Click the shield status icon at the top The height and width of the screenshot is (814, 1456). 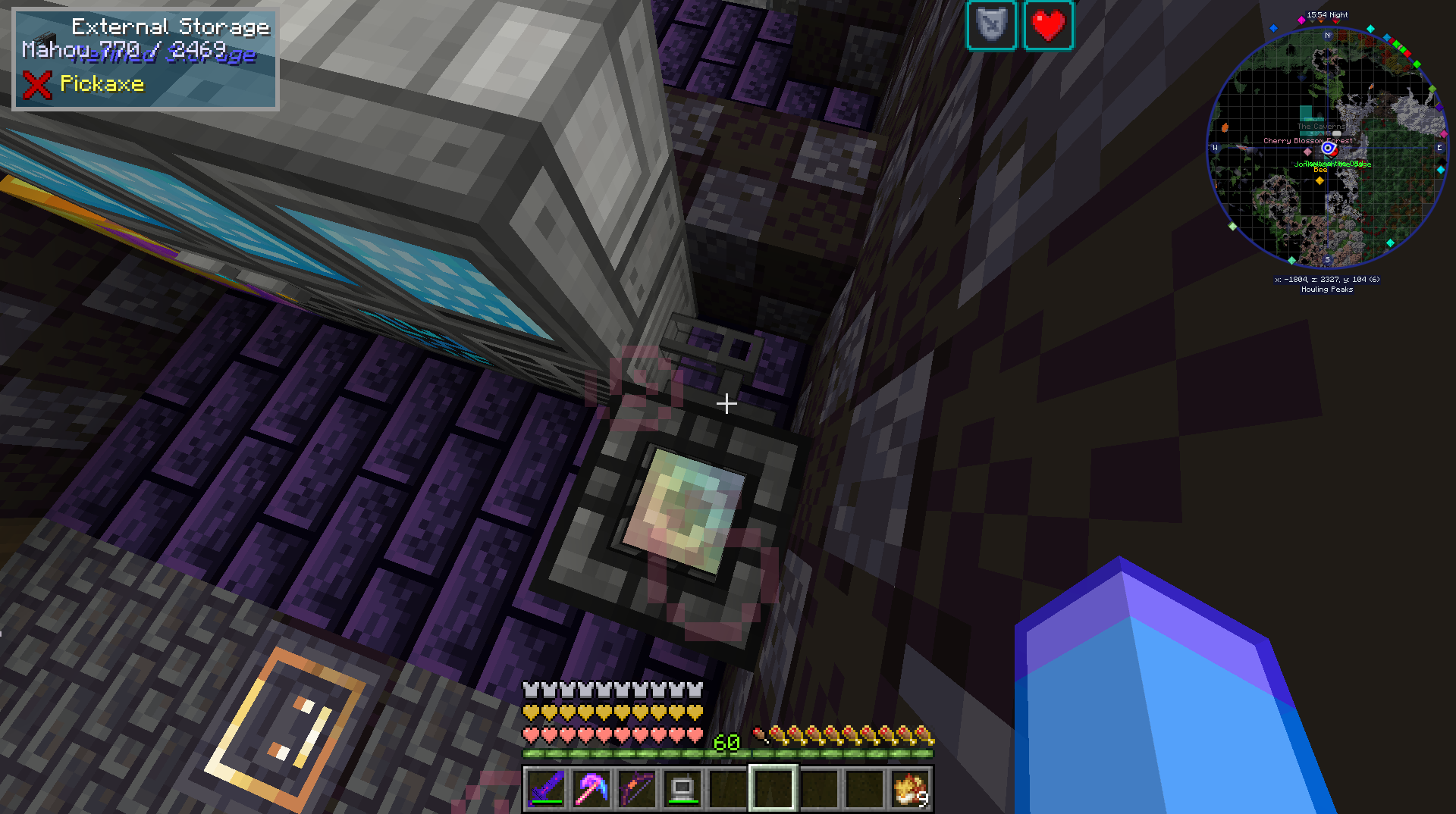(x=991, y=25)
